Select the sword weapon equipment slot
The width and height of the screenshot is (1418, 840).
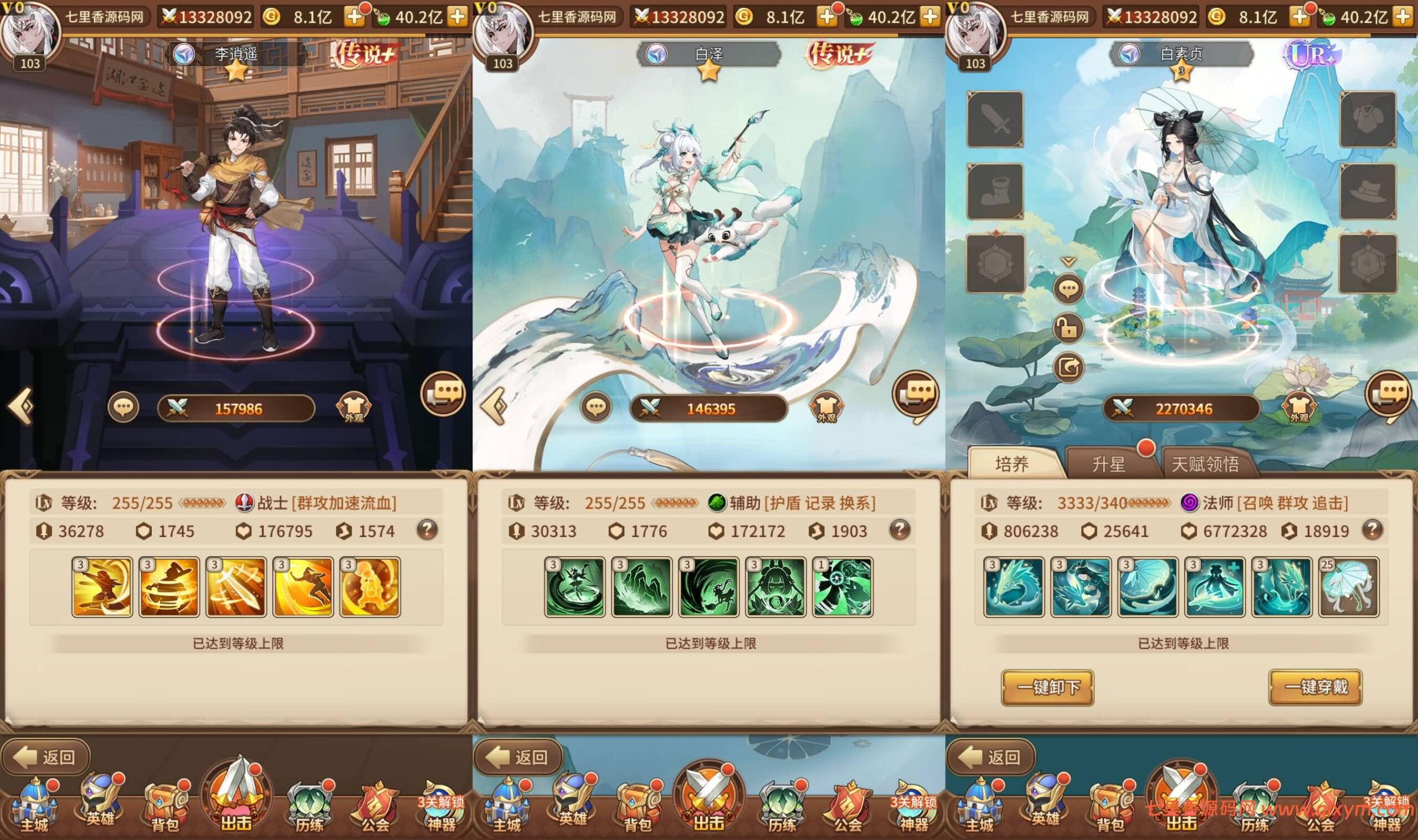click(x=995, y=120)
